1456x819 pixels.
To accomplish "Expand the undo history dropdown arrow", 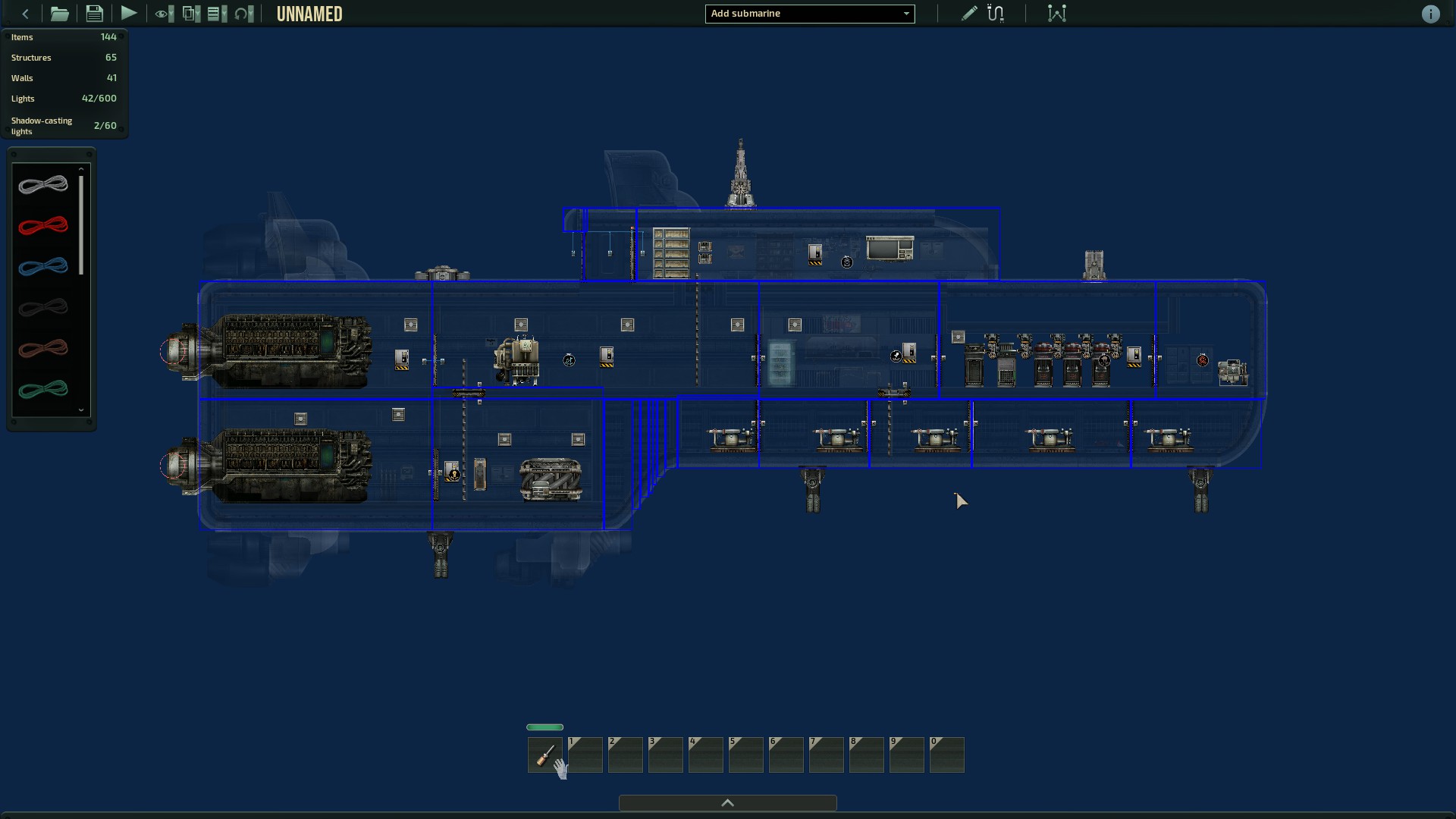I will click(x=250, y=13).
